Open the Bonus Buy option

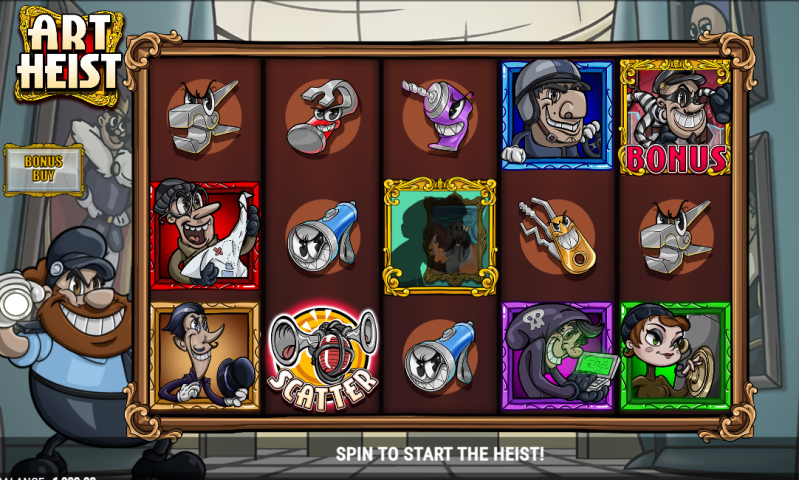tap(43, 168)
